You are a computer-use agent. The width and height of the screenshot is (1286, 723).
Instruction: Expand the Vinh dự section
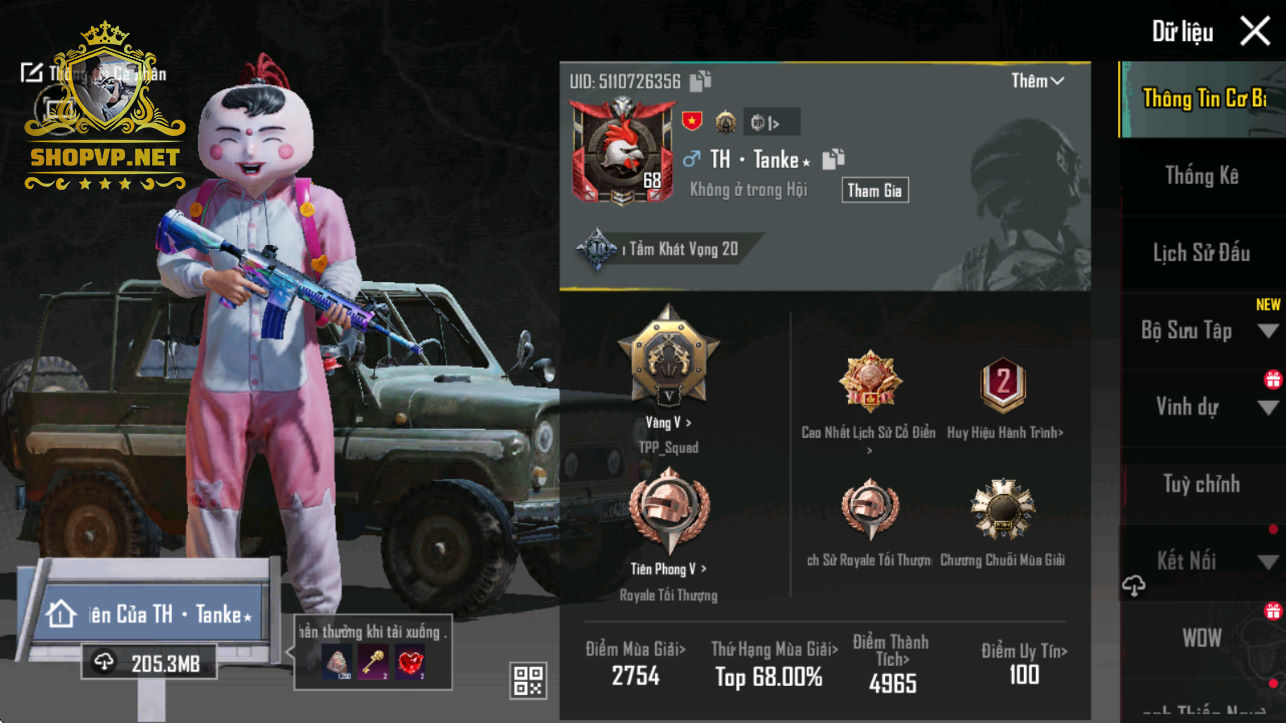(x=1201, y=407)
